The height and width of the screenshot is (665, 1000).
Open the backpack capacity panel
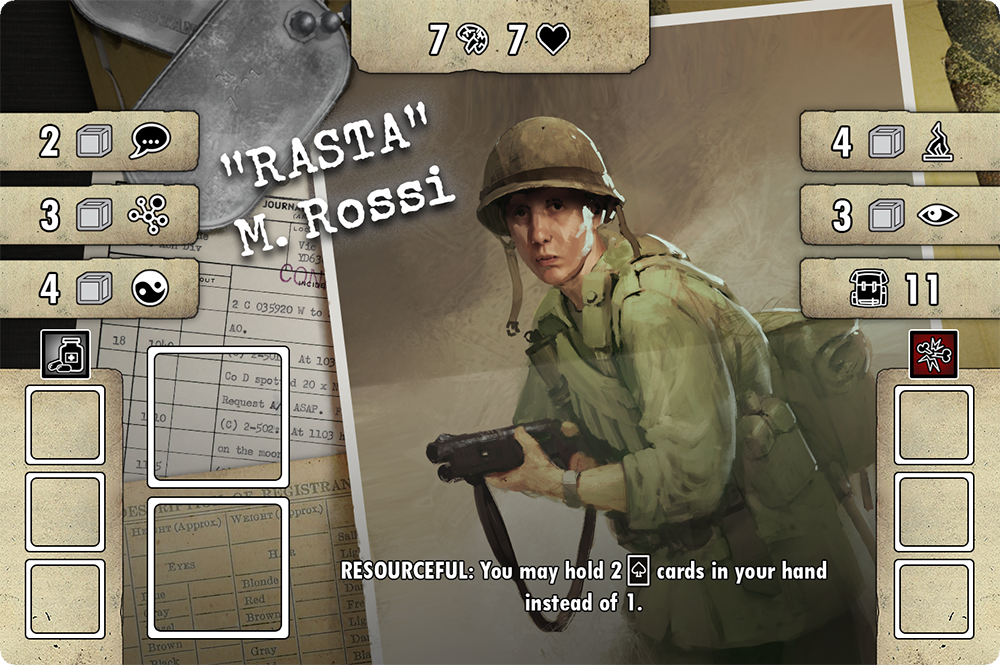coord(898,289)
